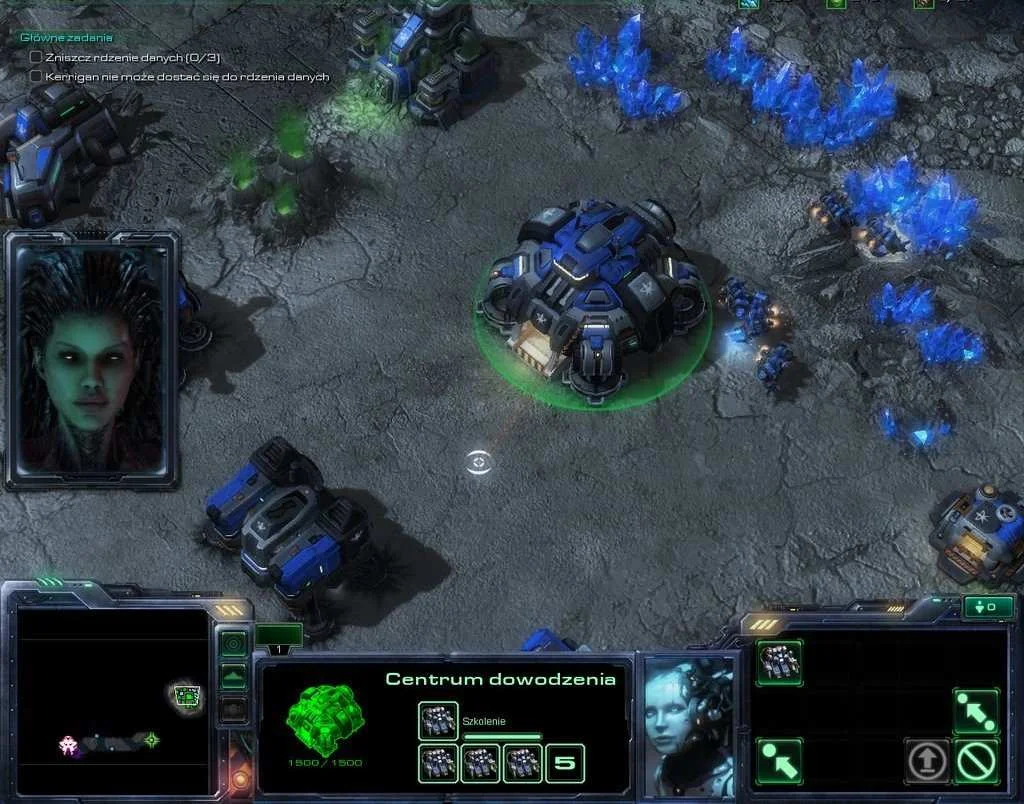The image size is (1024, 804).
Task: Click the minimap
Action: (113, 700)
